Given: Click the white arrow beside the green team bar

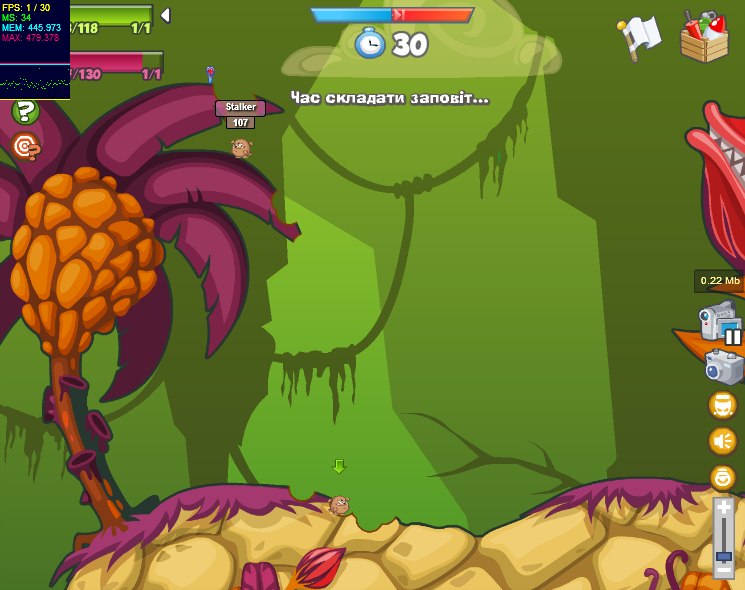Looking at the screenshot, I should click(165, 15).
